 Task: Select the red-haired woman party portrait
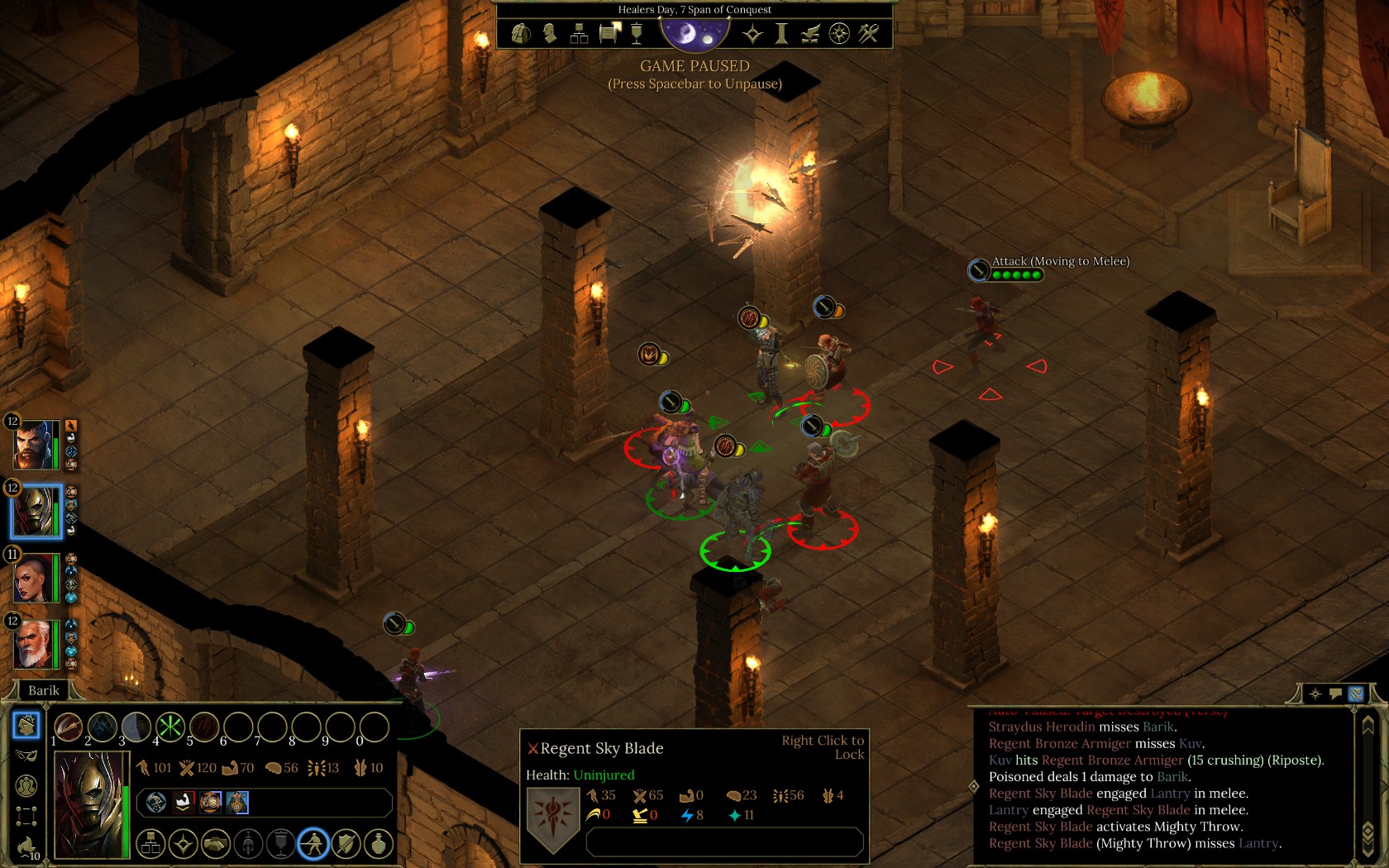[35, 578]
